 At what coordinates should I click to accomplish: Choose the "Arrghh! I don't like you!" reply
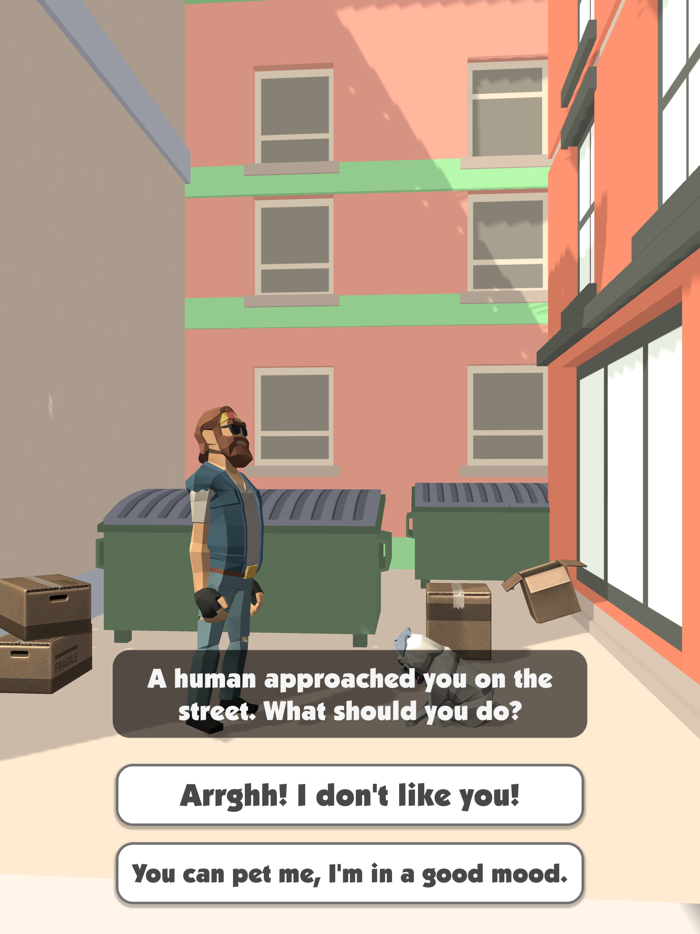point(349,795)
